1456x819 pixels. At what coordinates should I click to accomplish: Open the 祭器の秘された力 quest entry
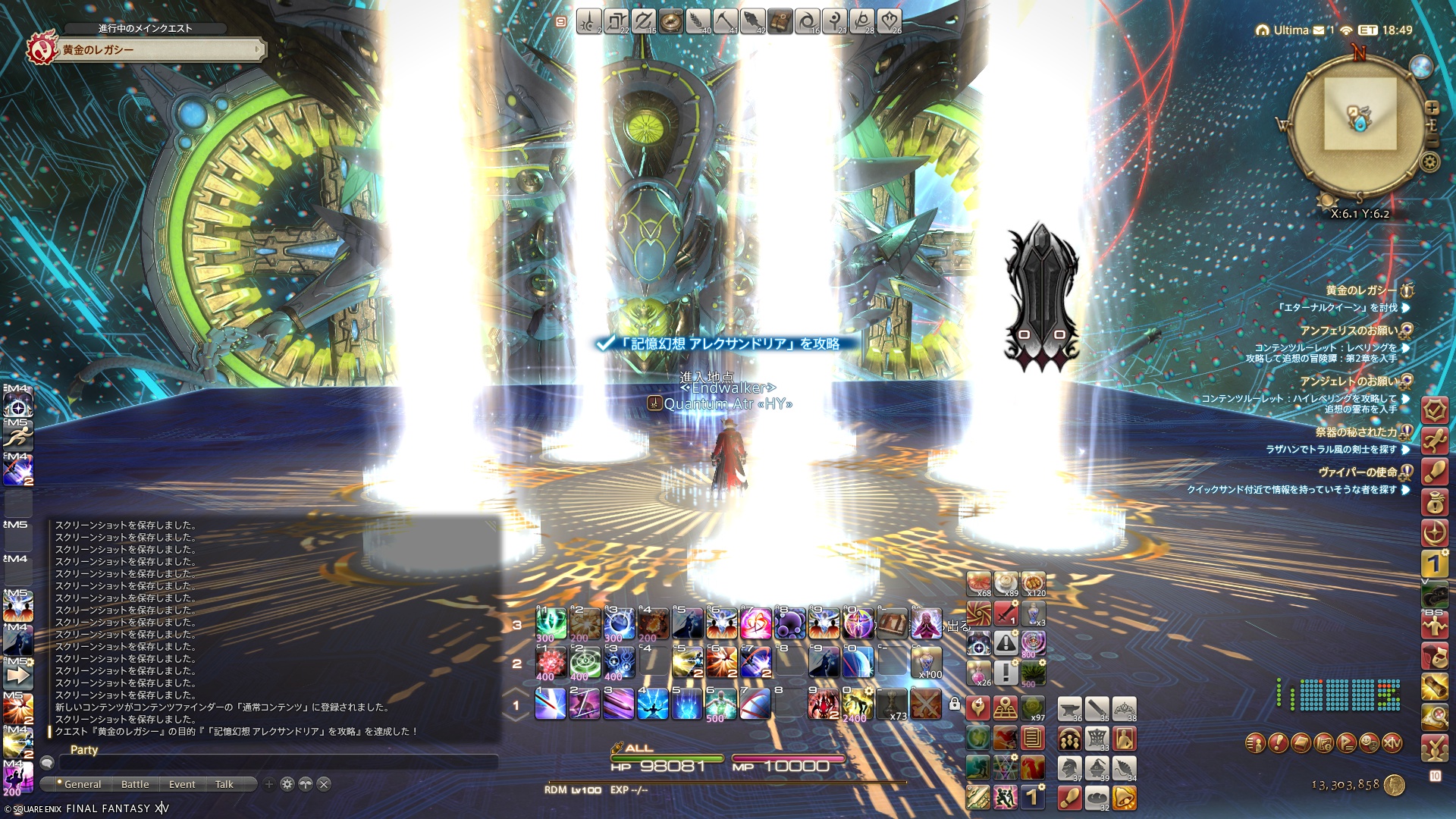[x=1356, y=432]
